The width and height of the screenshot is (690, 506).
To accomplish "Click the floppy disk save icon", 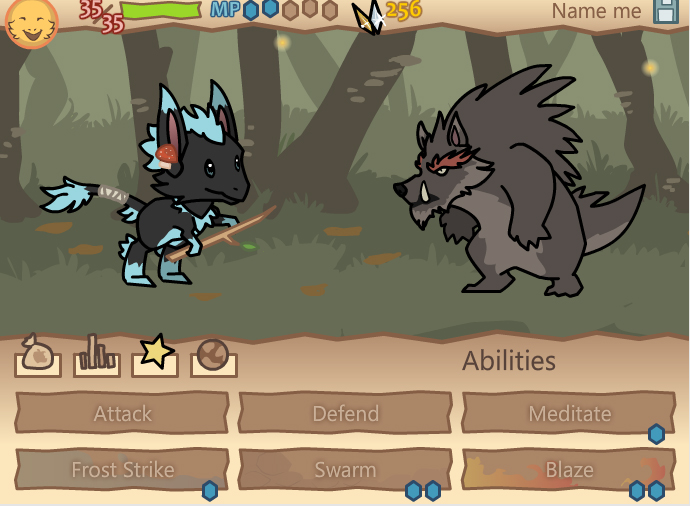I will 666,12.
